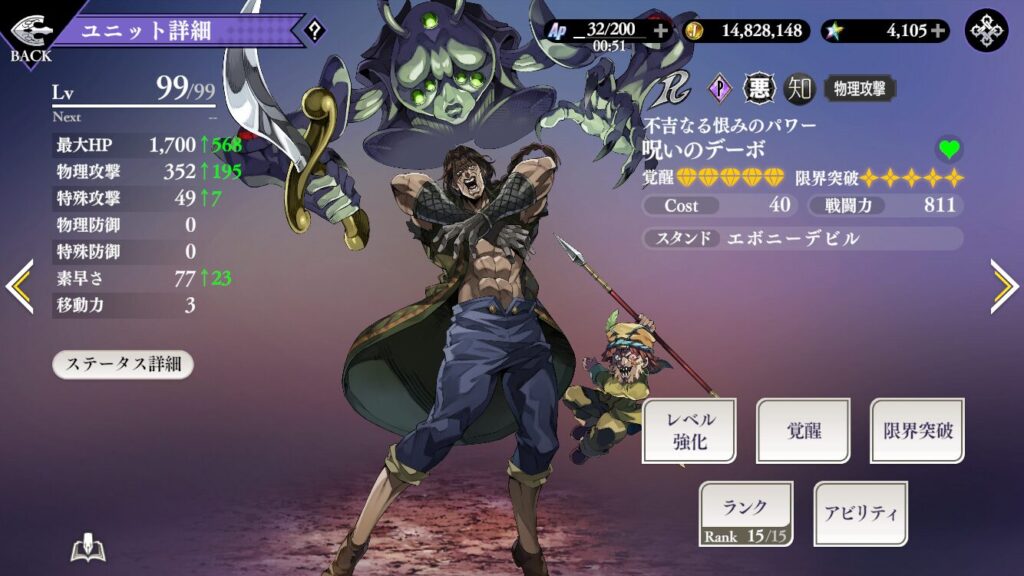The height and width of the screenshot is (576, 1024).
Task: Open レベル強化 level enhancement
Action: (688, 431)
